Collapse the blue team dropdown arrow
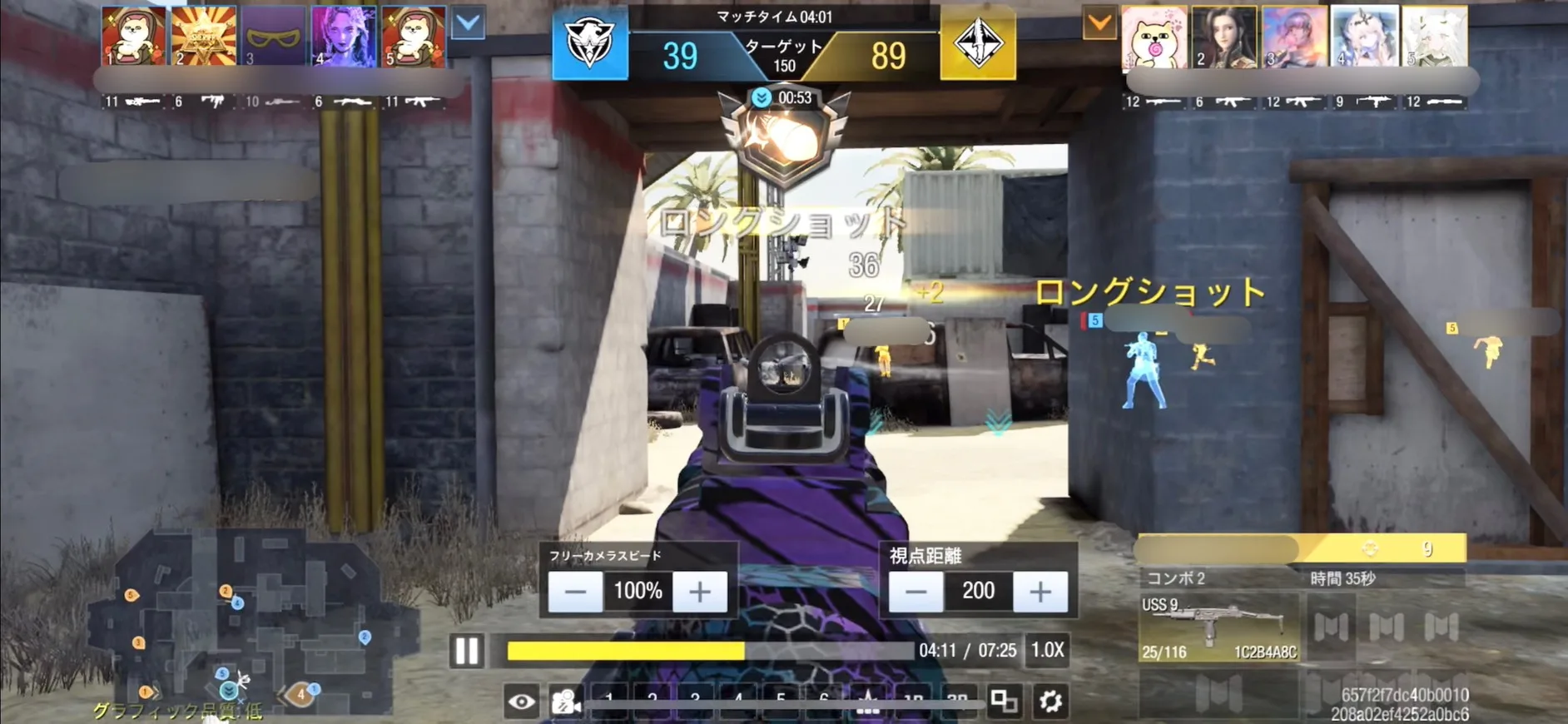The width and height of the screenshot is (1568, 724). pyautogui.click(x=469, y=23)
